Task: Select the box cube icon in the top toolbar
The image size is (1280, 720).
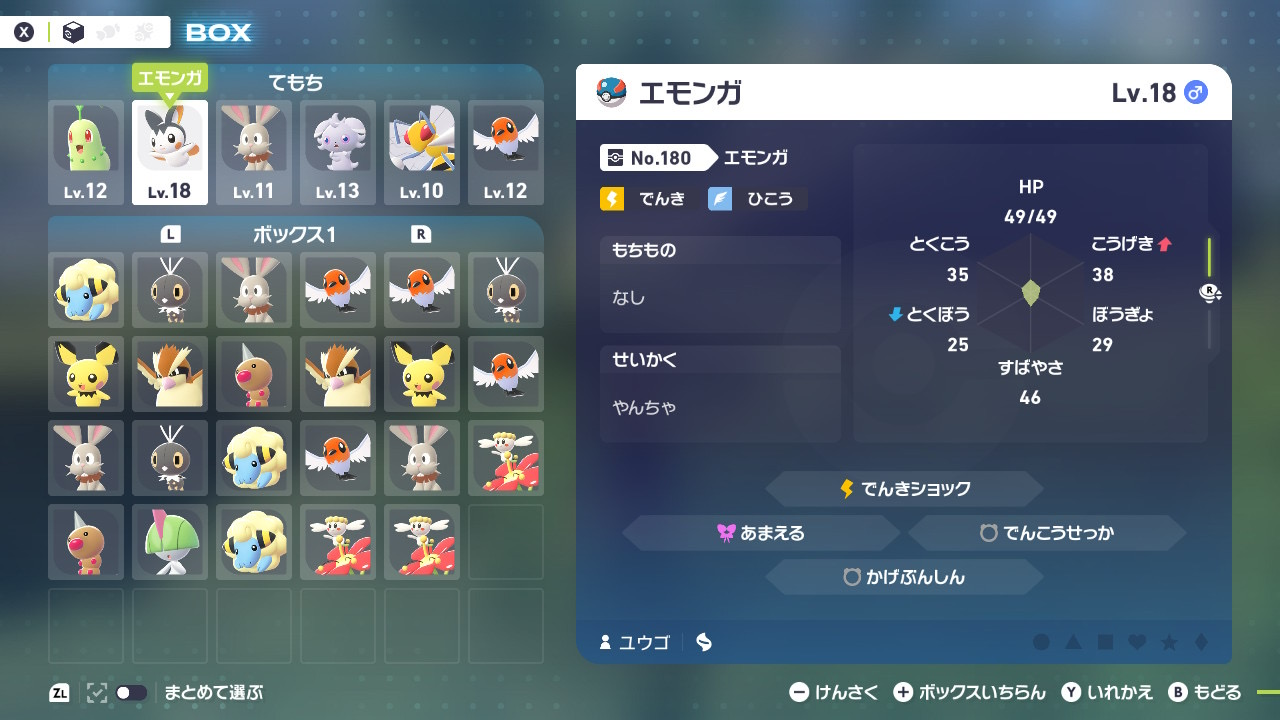Action: pos(73,30)
